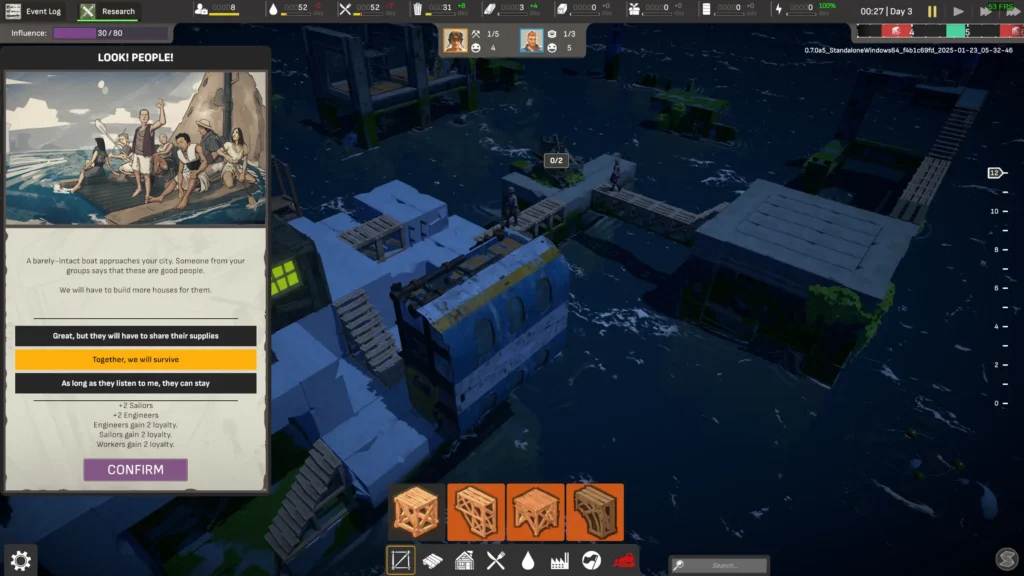Click the building search field
The image size is (1024, 576).
click(x=720, y=566)
